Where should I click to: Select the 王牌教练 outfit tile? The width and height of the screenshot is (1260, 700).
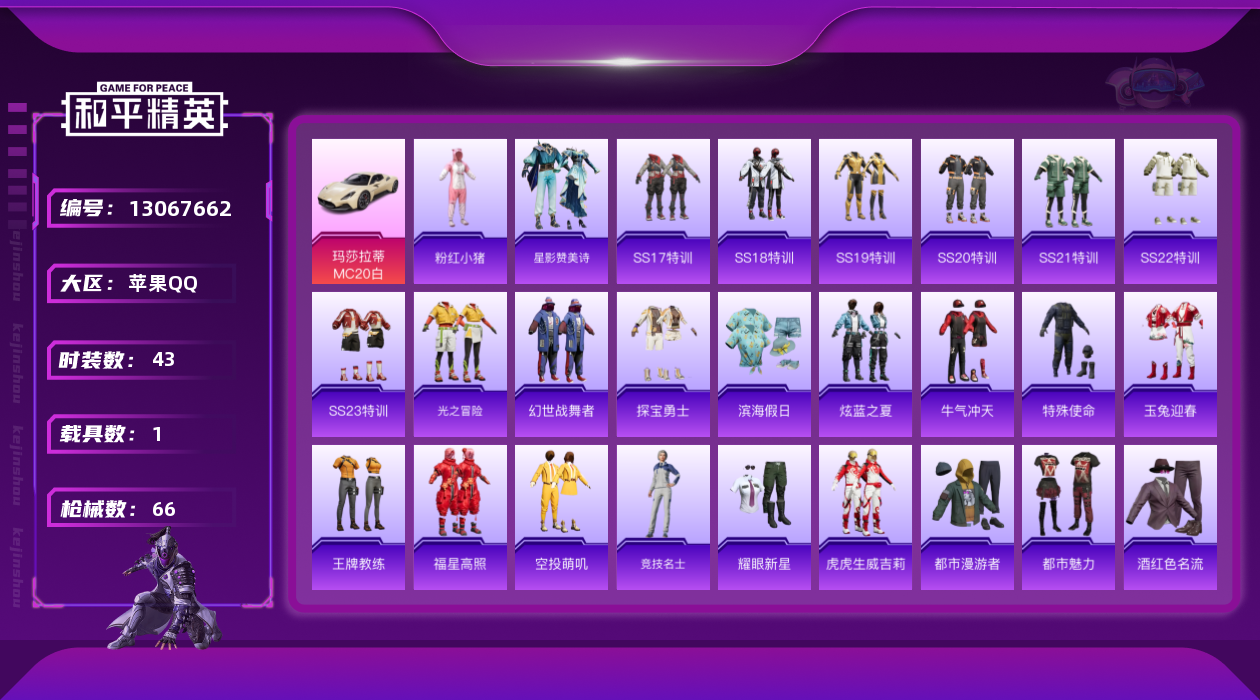click(358, 517)
